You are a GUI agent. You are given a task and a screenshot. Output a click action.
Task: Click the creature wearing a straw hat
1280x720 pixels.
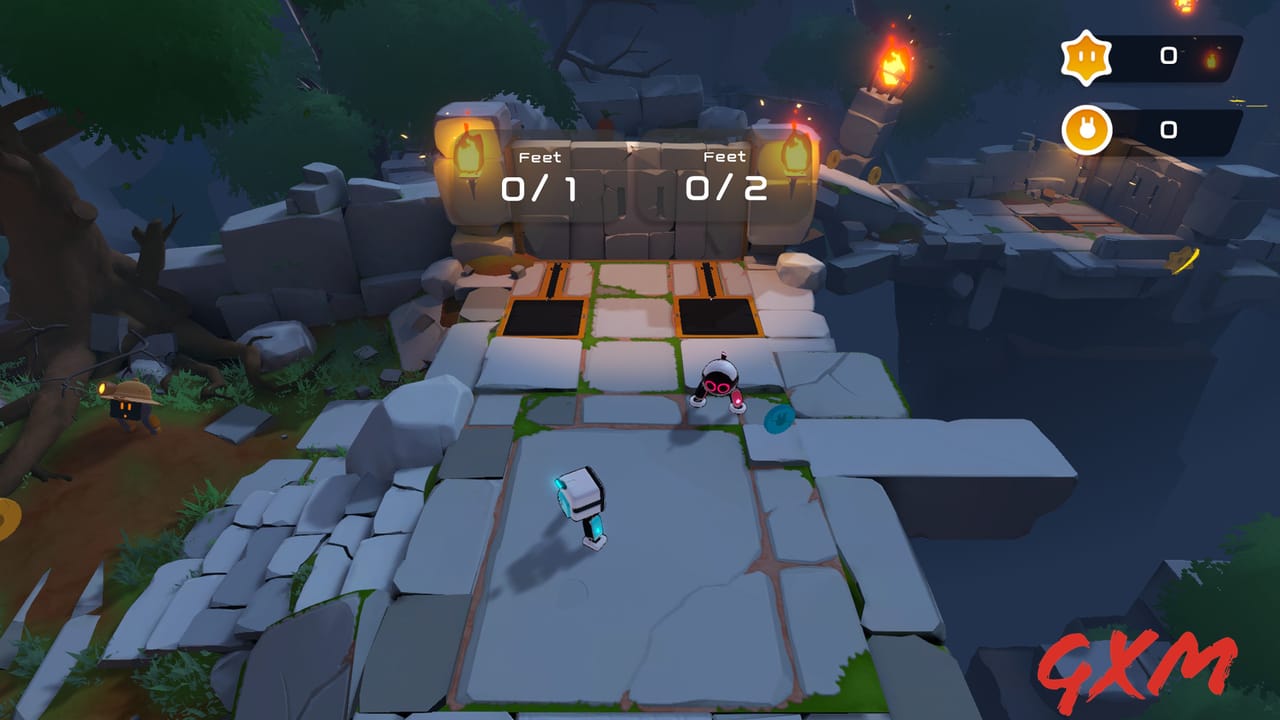(130, 404)
